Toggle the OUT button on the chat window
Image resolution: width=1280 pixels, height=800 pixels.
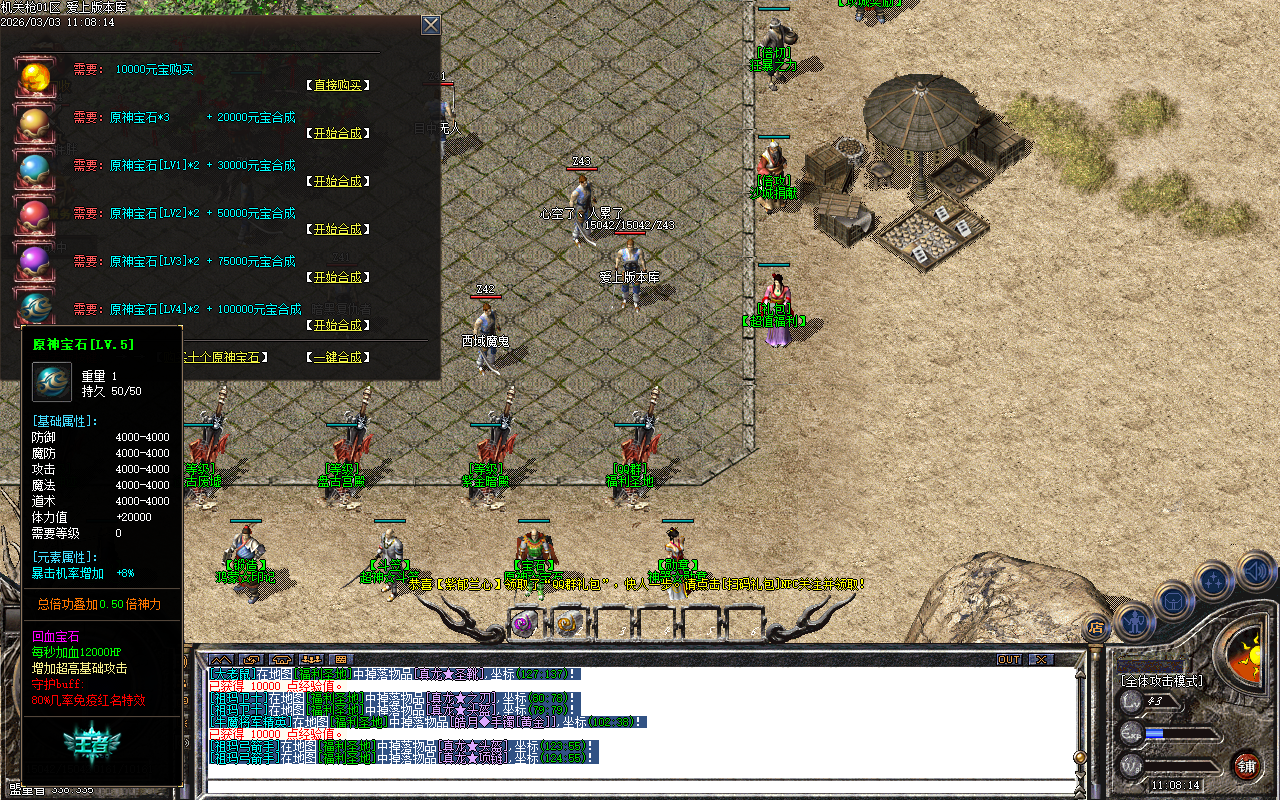[x=1010, y=659]
